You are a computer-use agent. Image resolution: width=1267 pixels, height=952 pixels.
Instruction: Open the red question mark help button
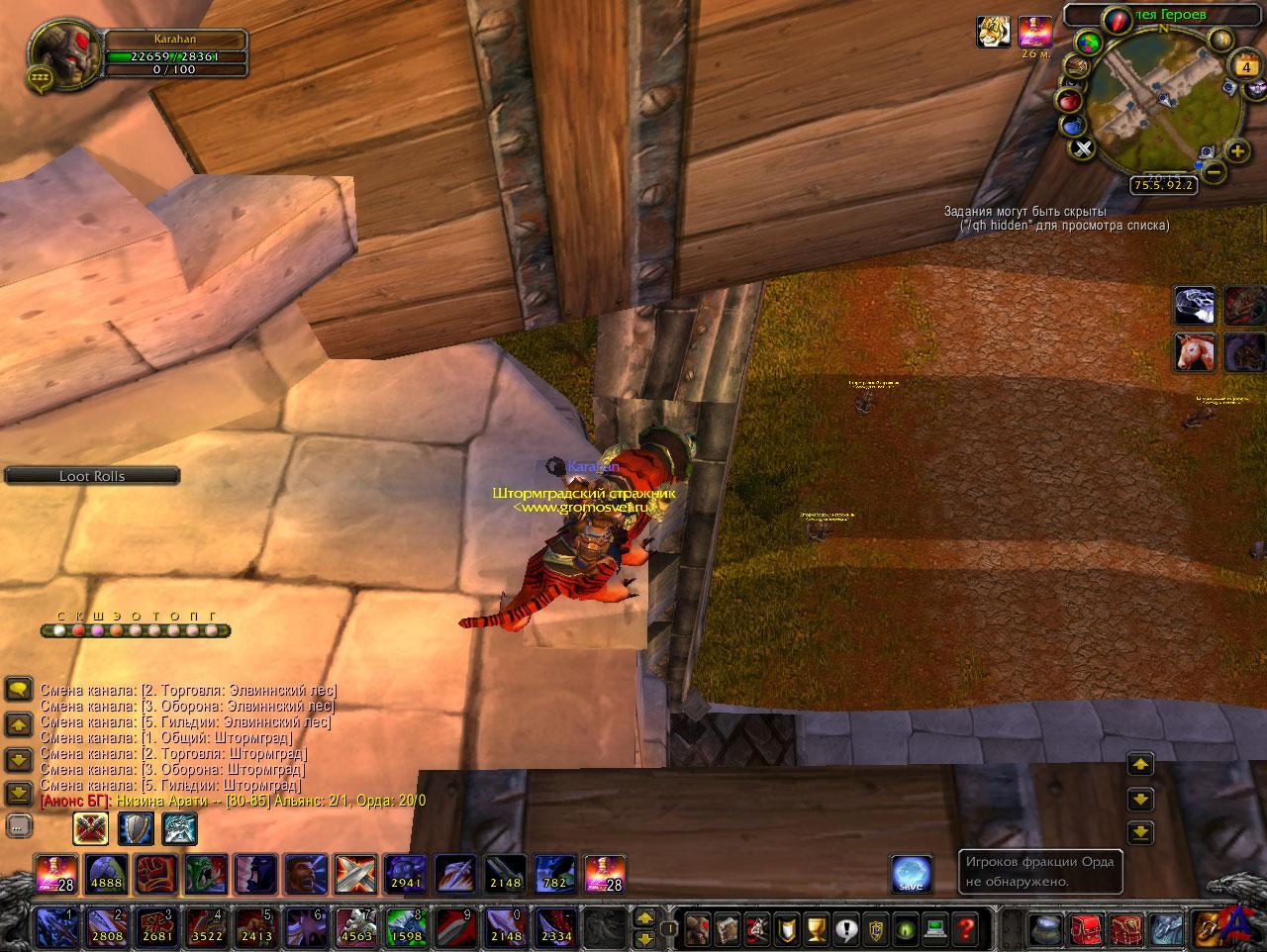tap(965, 930)
